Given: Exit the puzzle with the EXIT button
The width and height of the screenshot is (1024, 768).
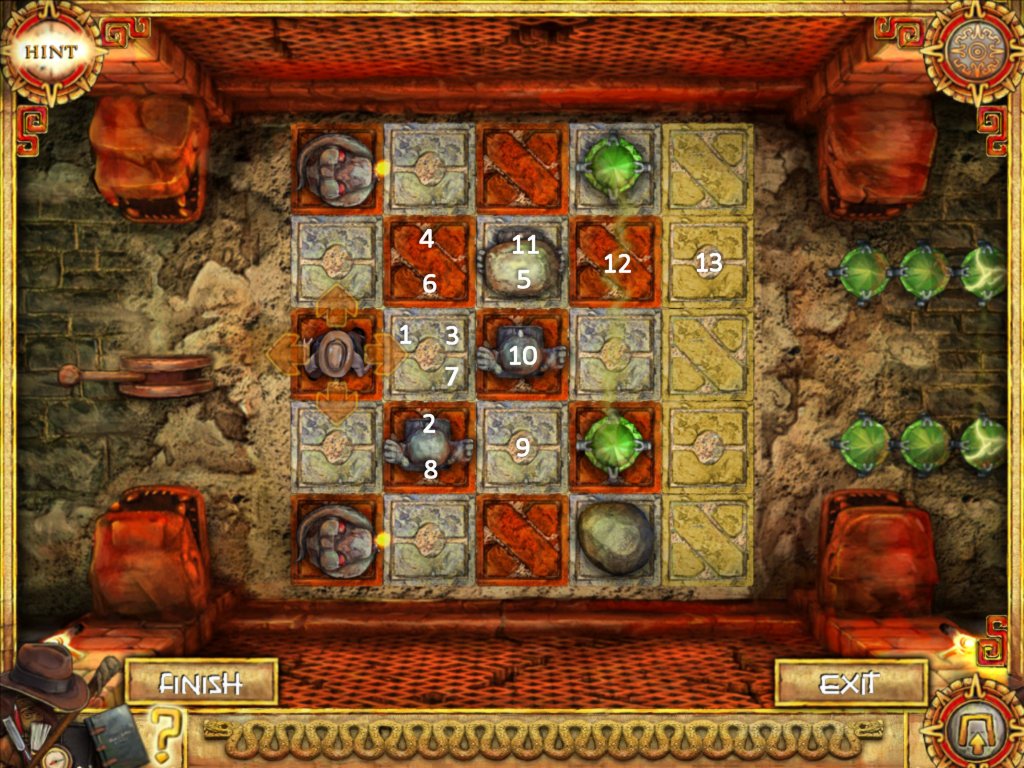Looking at the screenshot, I should pyautogui.click(x=848, y=684).
